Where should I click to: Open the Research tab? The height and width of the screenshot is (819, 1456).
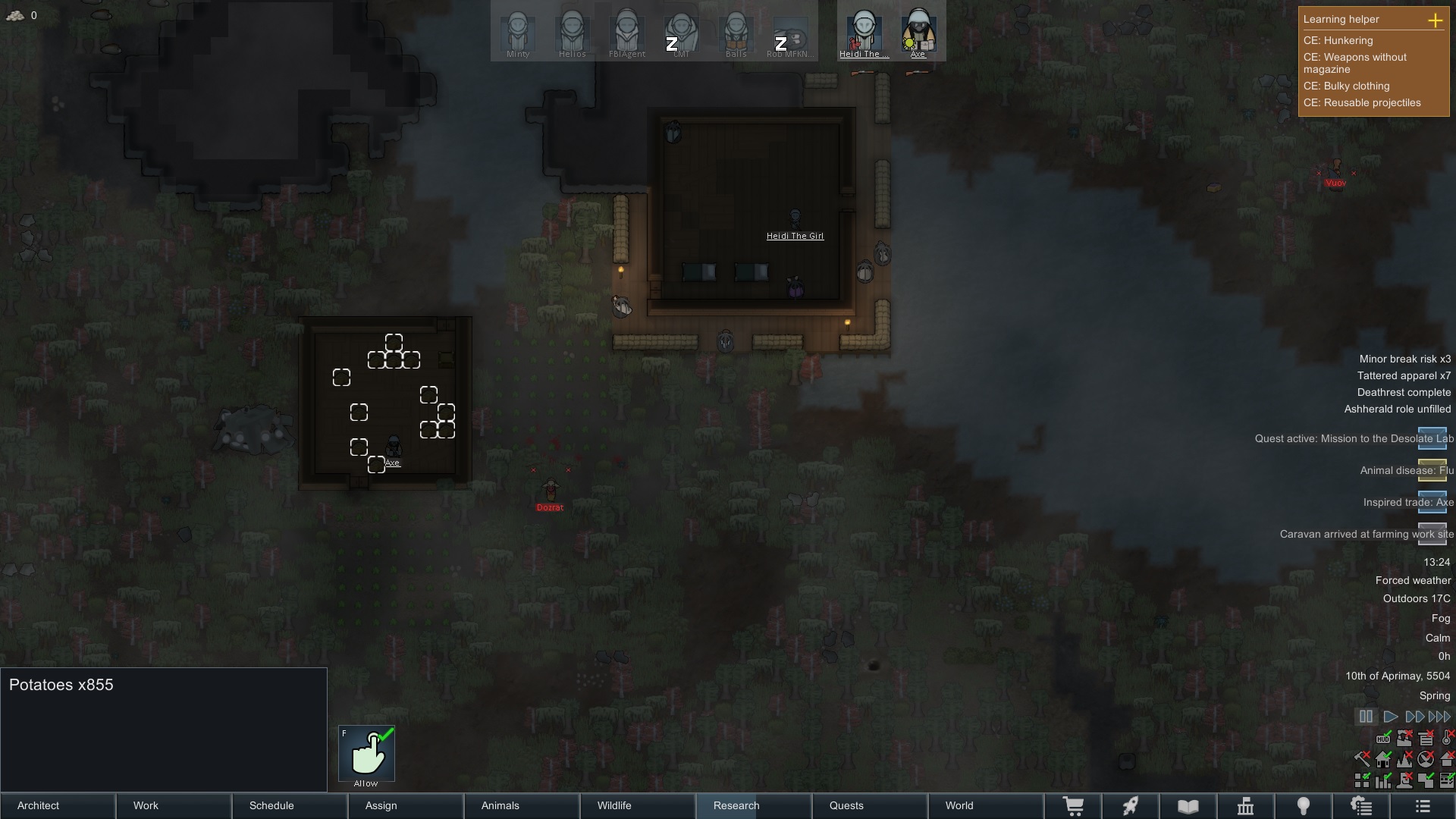coord(753,805)
